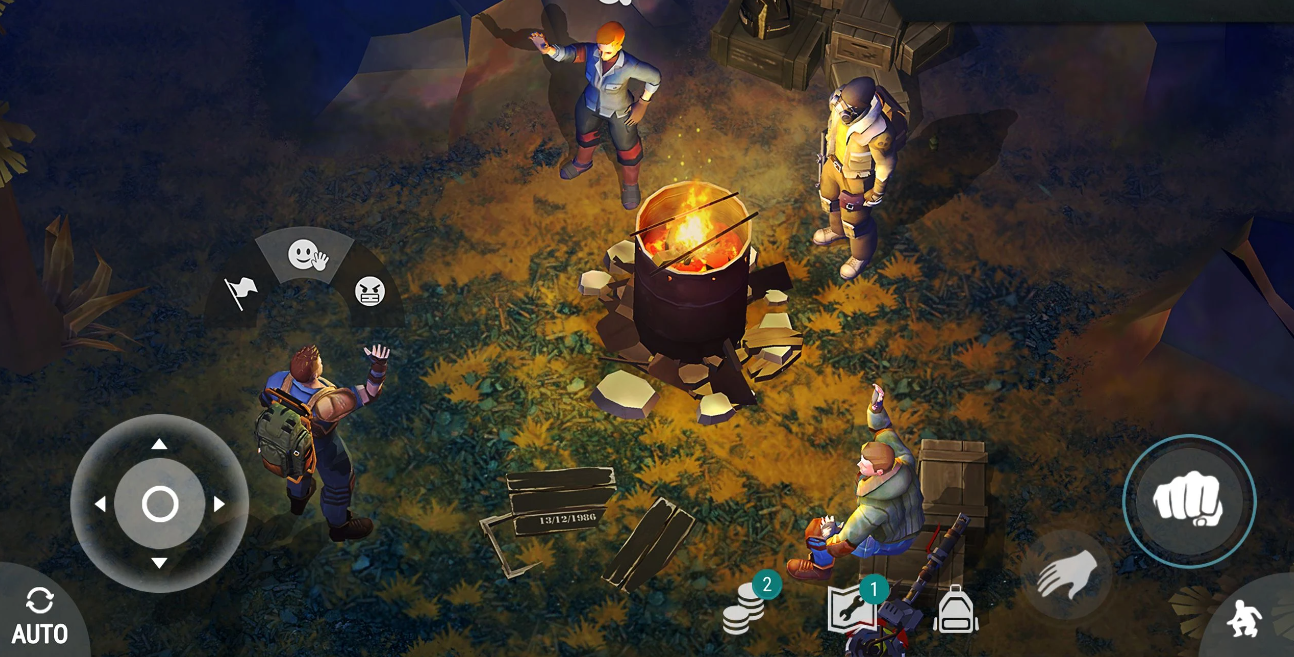Use the grabbing hand interact button
The width and height of the screenshot is (1294, 657).
[1066, 575]
